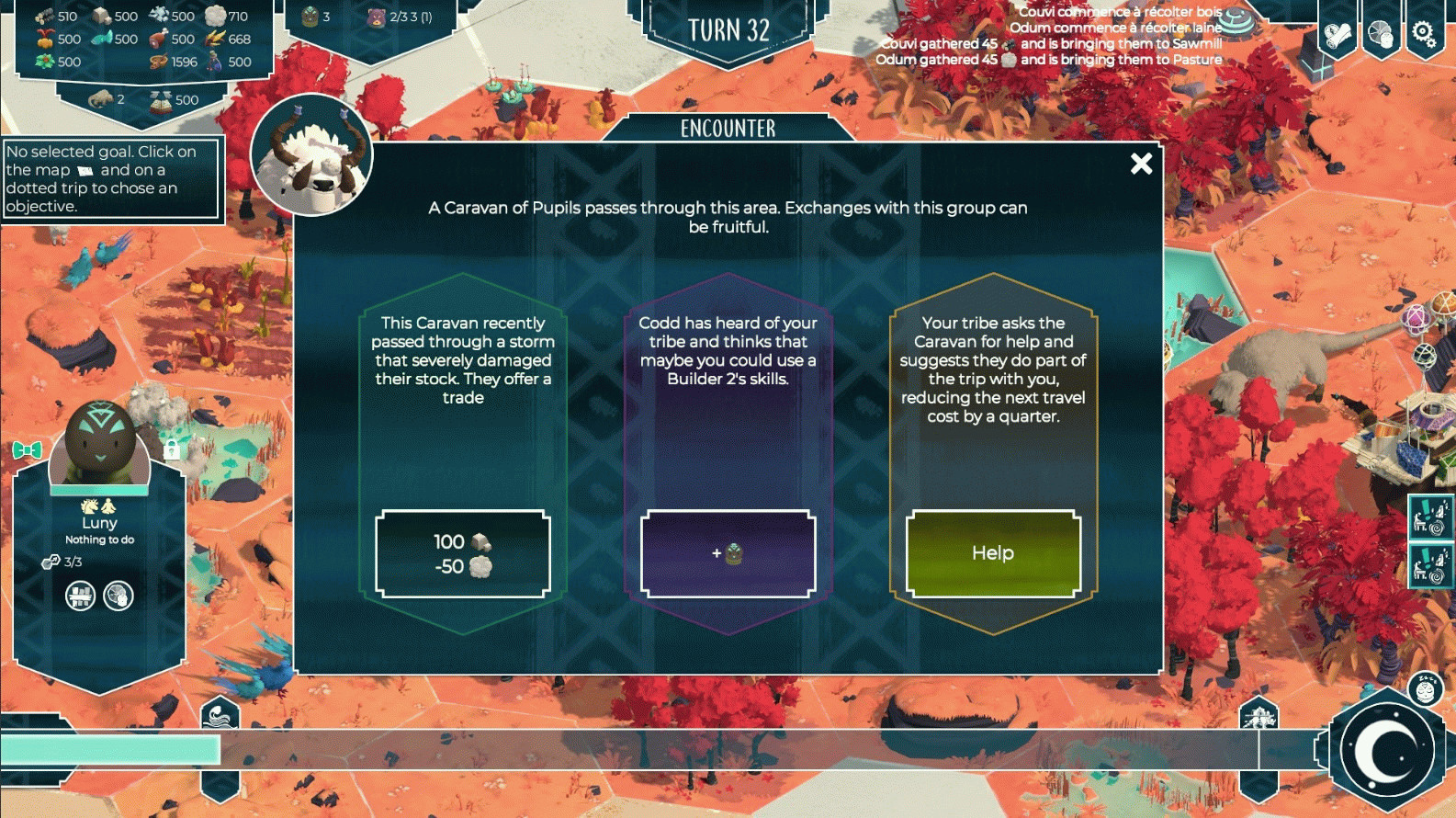Image resolution: width=1456 pixels, height=818 pixels.
Task: Click the caravan hexagon on the timeline
Action: [x=1258, y=714]
